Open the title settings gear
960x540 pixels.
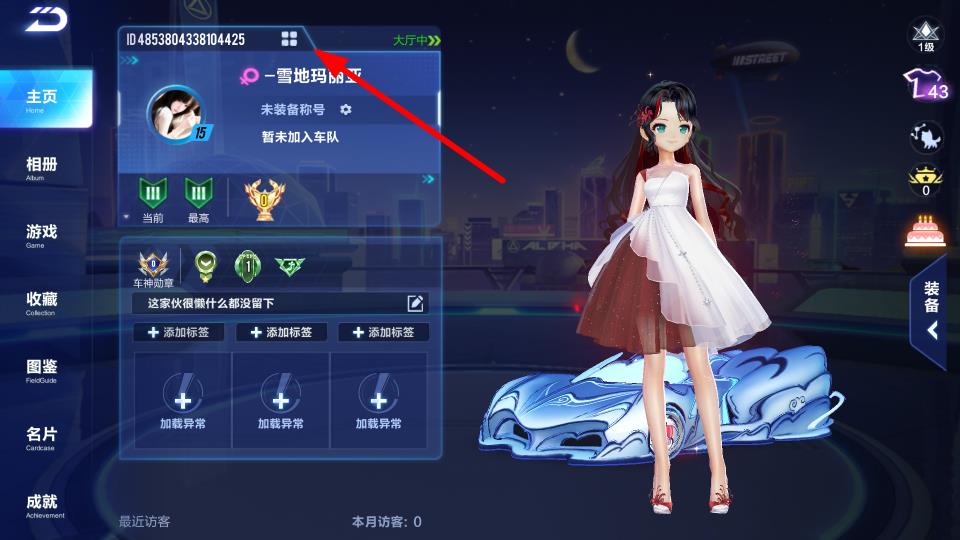pyautogui.click(x=346, y=109)
